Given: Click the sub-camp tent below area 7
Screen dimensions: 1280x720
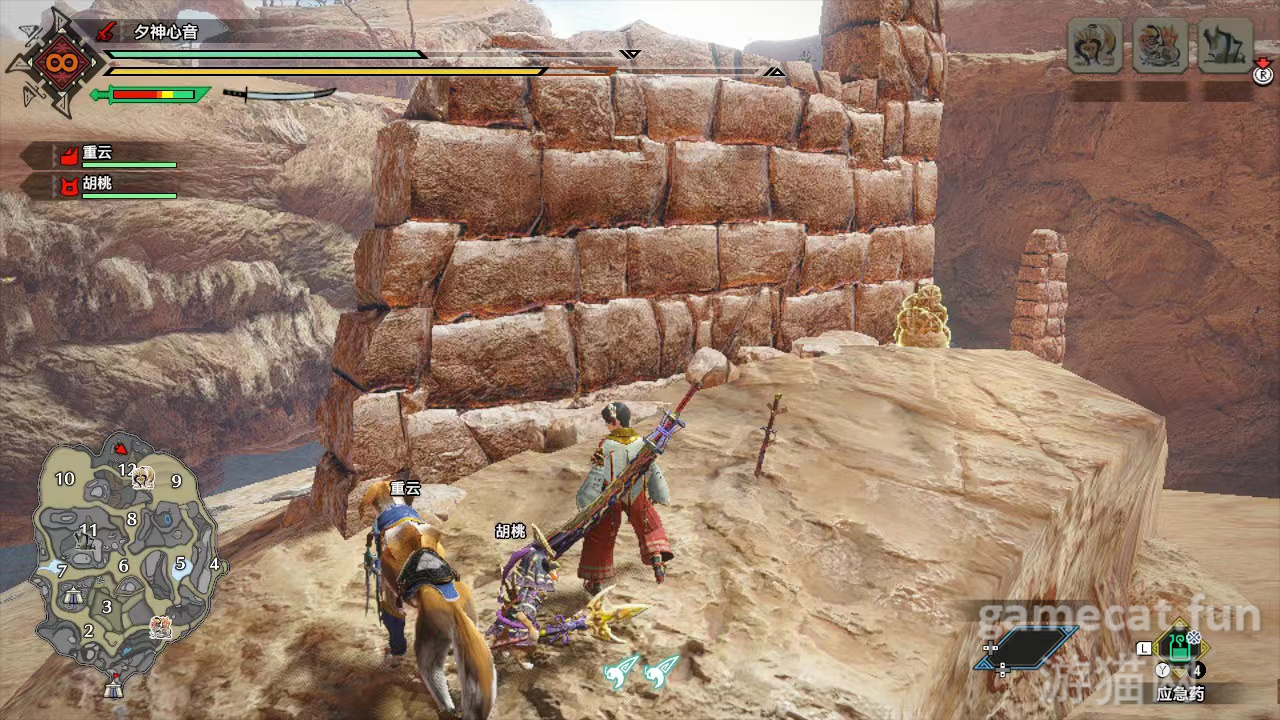Looking at the screenshot, I should click(72, 596).
